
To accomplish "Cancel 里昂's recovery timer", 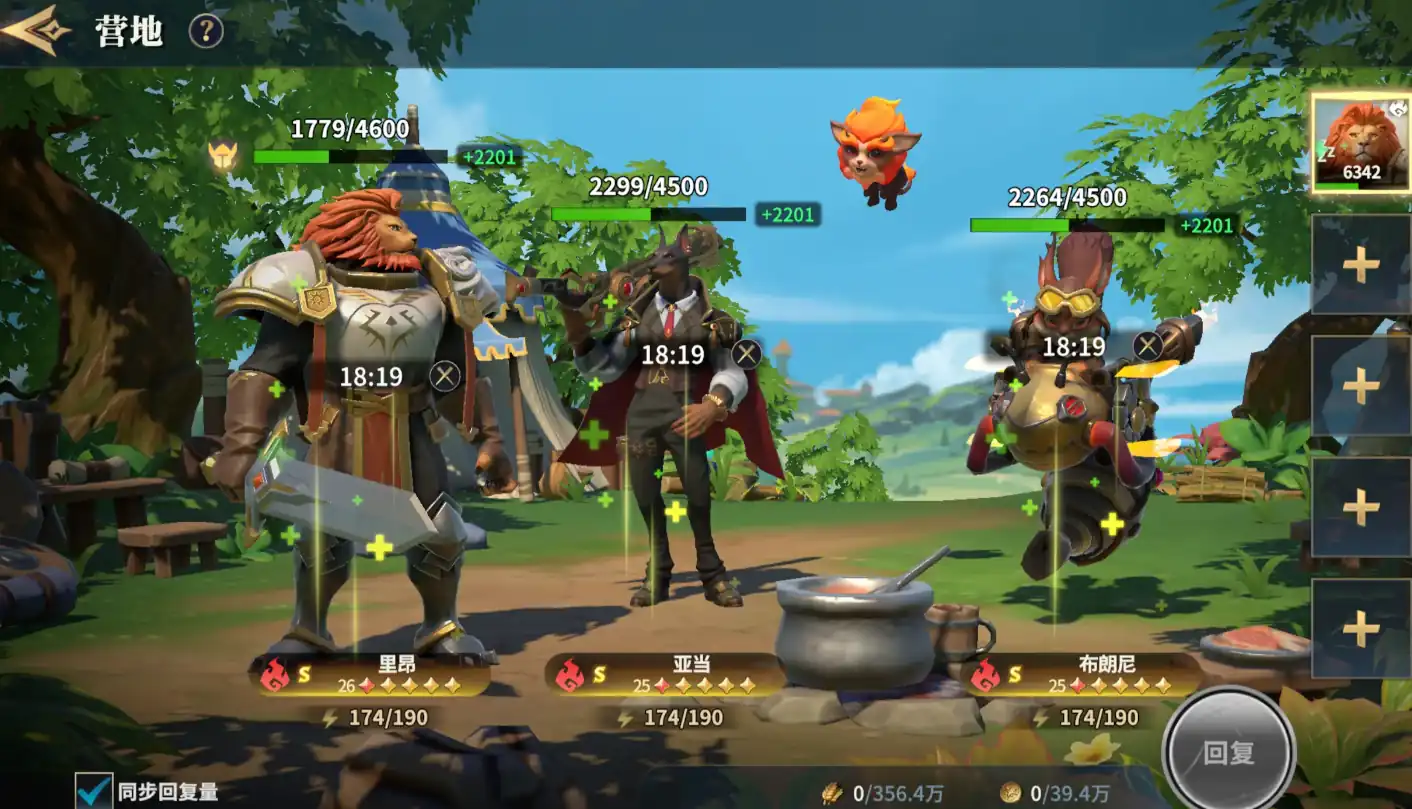I will [x=445, y=376].
